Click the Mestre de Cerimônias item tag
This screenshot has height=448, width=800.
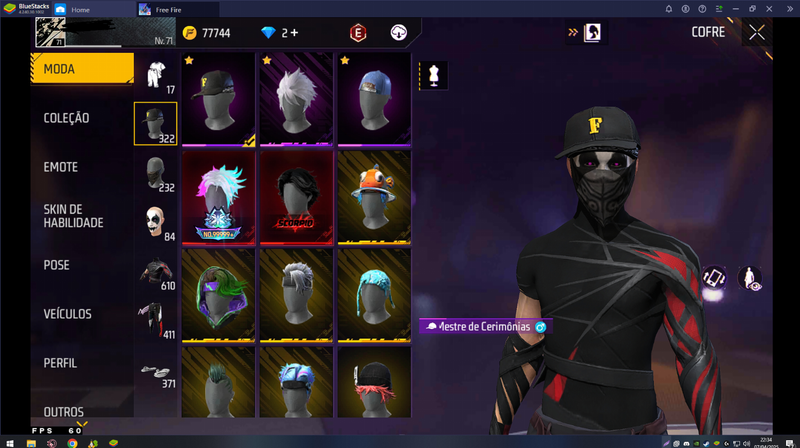[485, 326]
